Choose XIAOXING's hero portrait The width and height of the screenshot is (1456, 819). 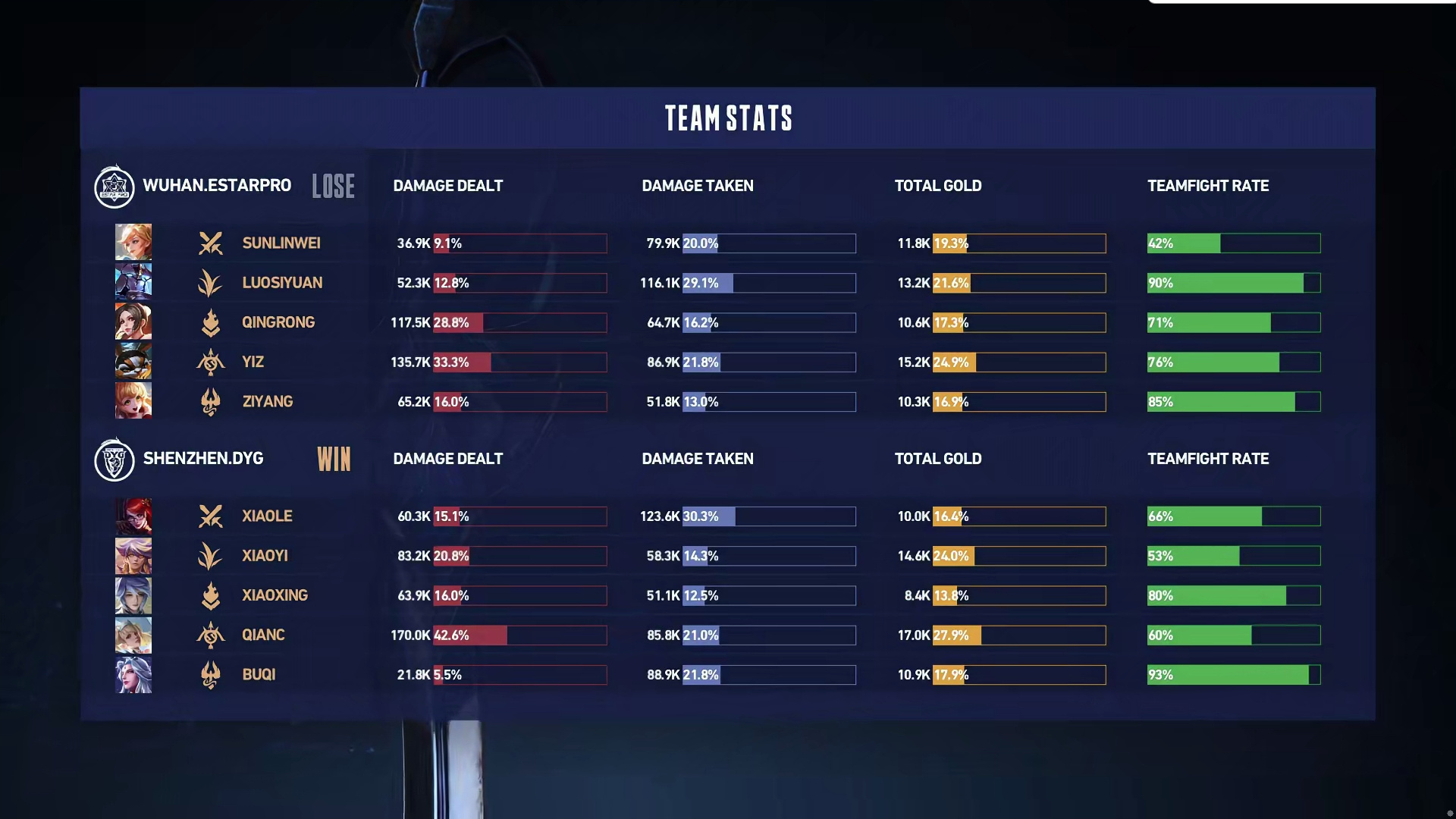[133, 595]
